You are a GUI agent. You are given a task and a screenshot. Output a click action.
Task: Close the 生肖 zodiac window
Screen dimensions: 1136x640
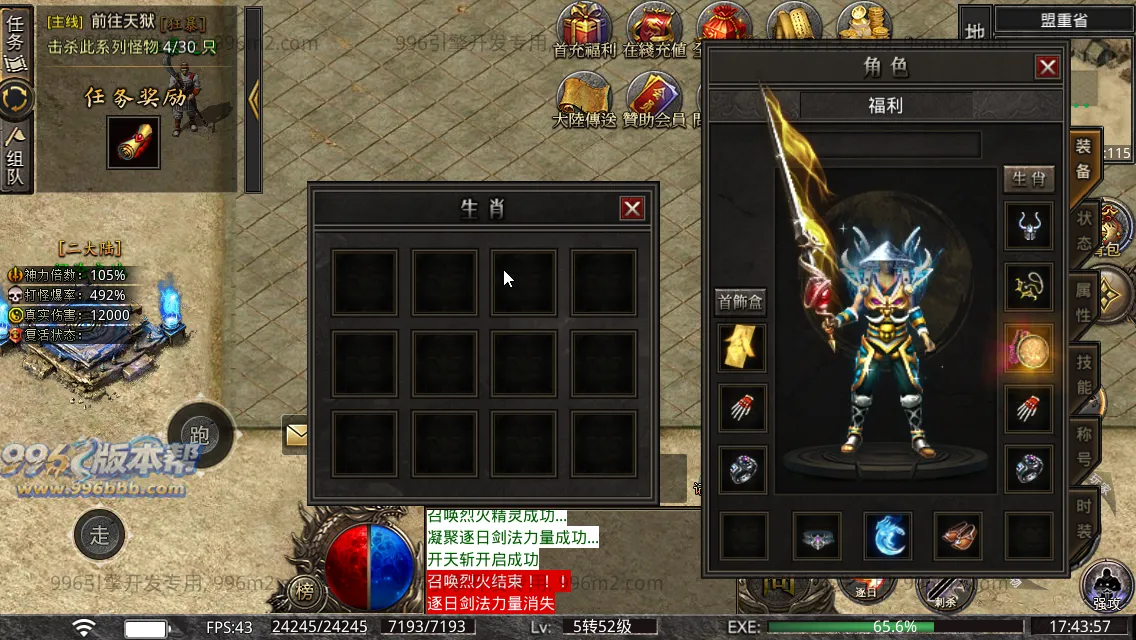[632, 208]
